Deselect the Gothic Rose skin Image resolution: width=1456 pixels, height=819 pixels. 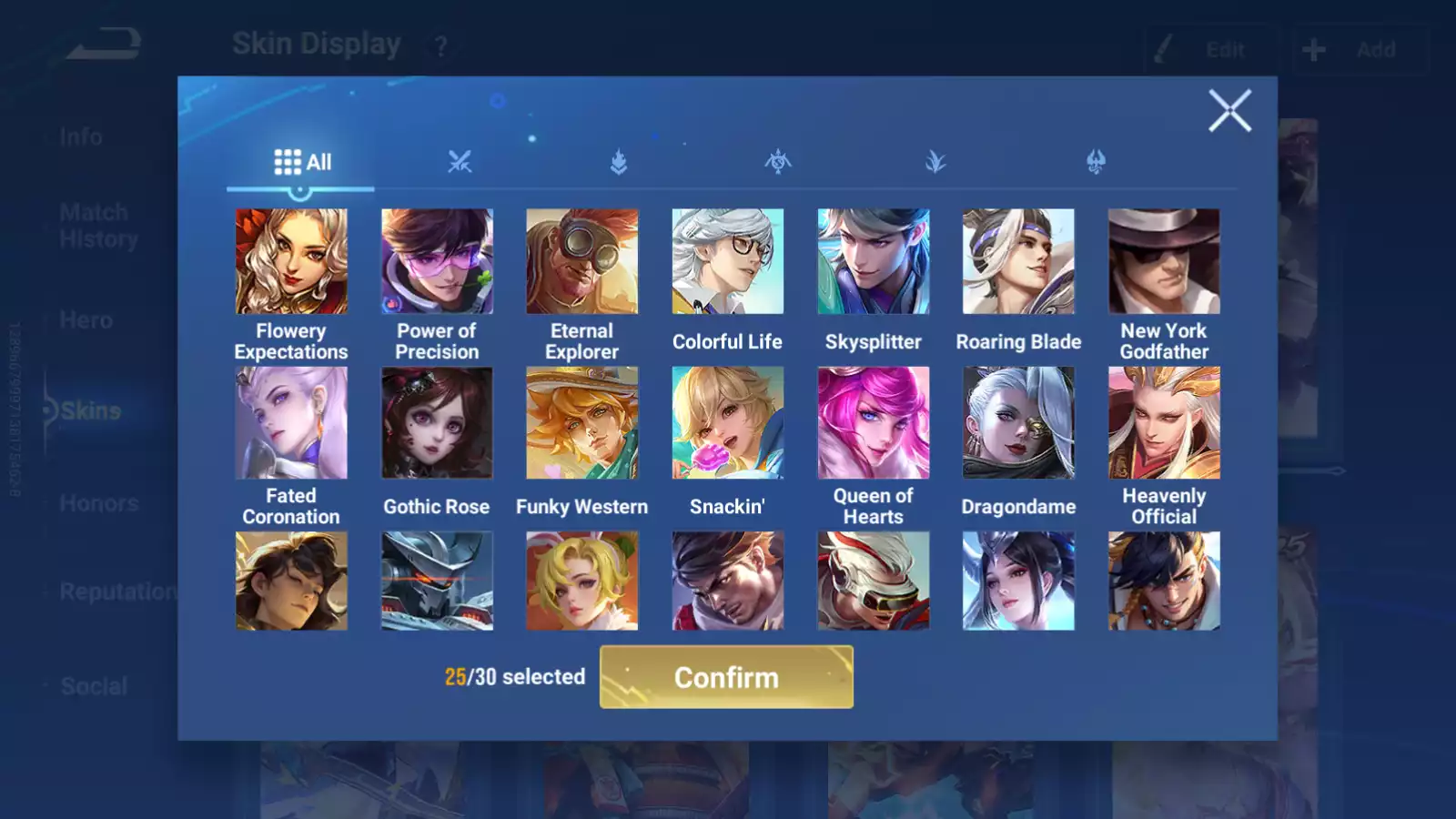[x=436, y=424]
